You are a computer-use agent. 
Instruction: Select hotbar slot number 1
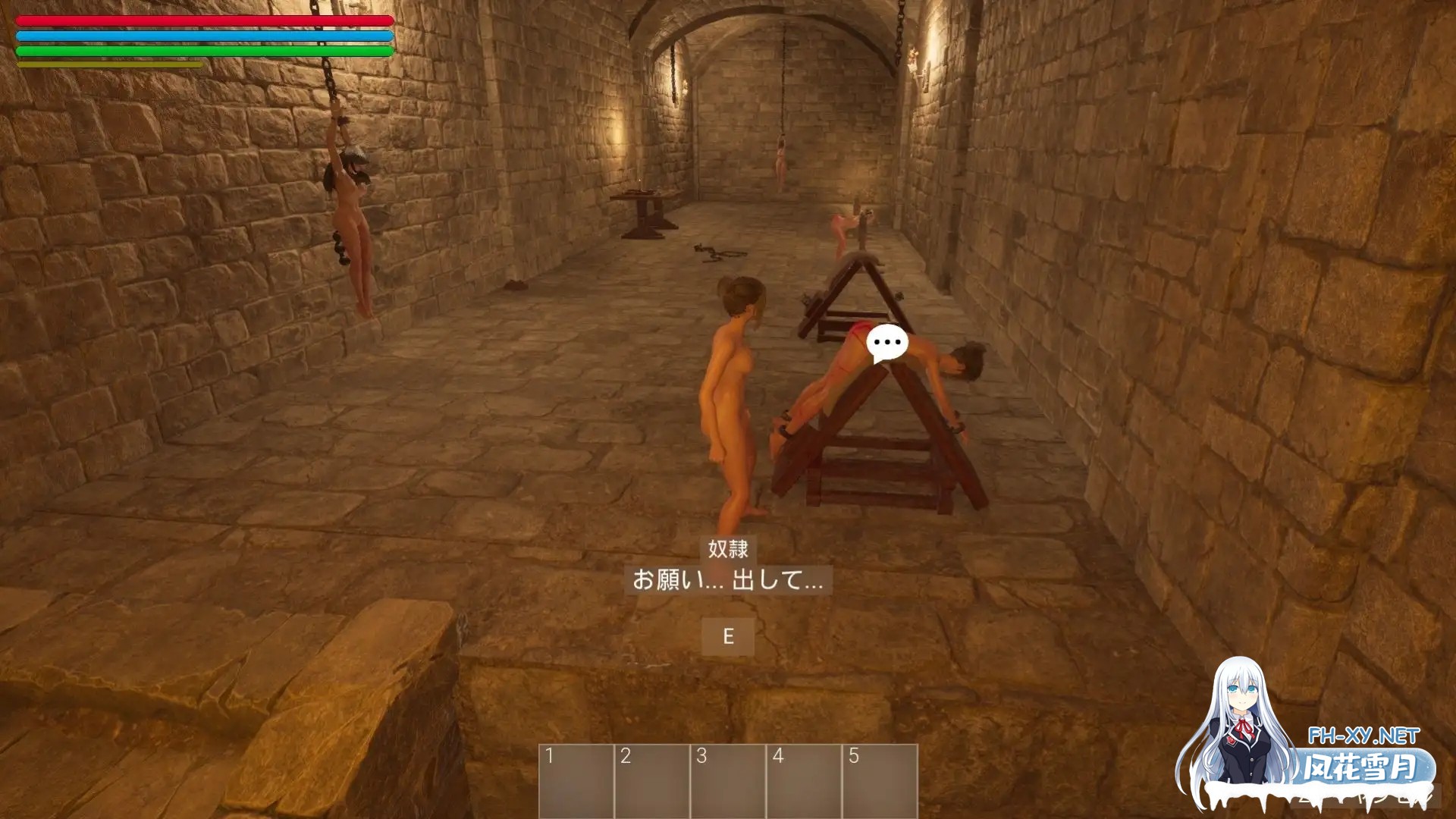[576, 781]
